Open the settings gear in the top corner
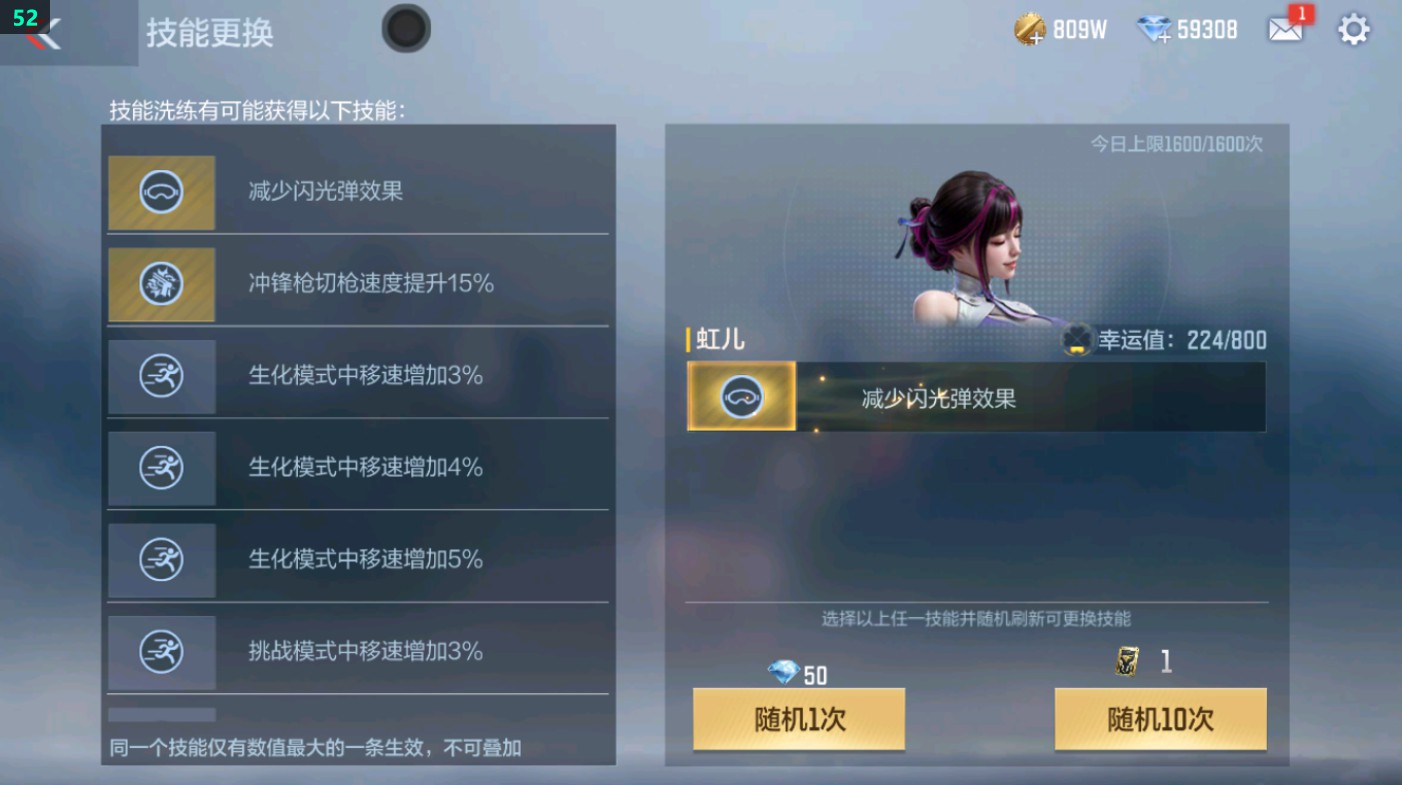Viewport: 1402px width, 785px height. (1354, 29)
